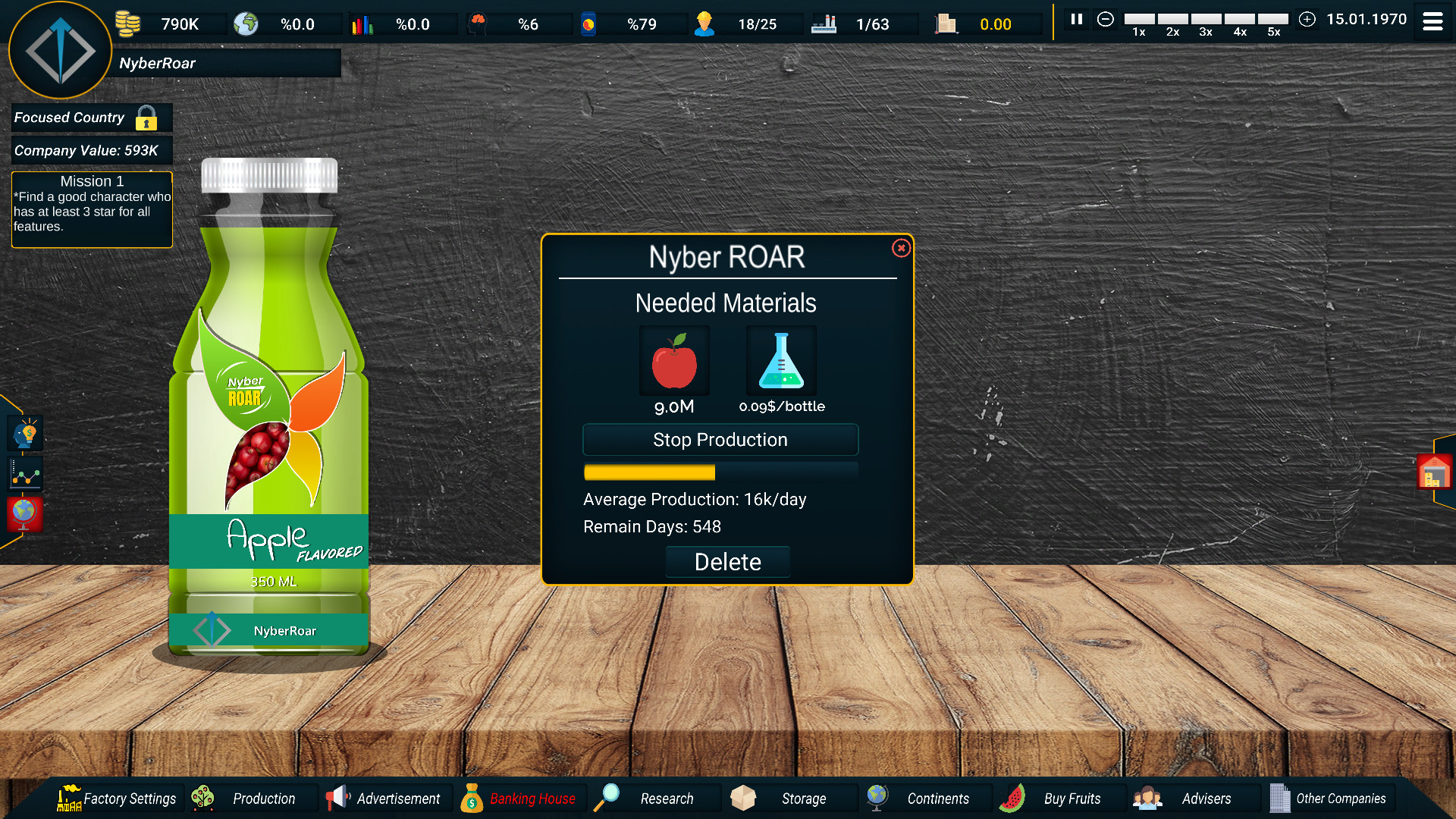Click the minus zoom-out control
1456x819 pixels.
pos(1106,20)
